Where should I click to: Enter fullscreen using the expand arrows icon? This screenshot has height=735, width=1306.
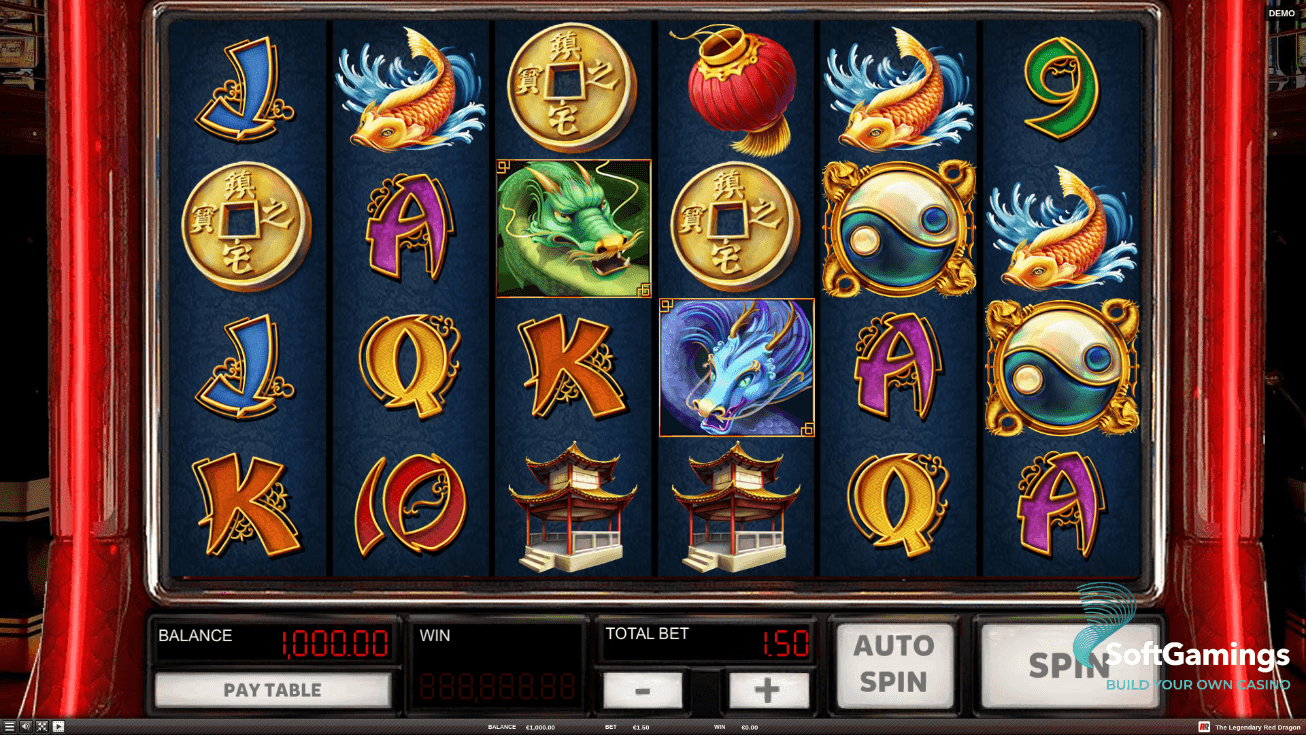coord(41,727)
